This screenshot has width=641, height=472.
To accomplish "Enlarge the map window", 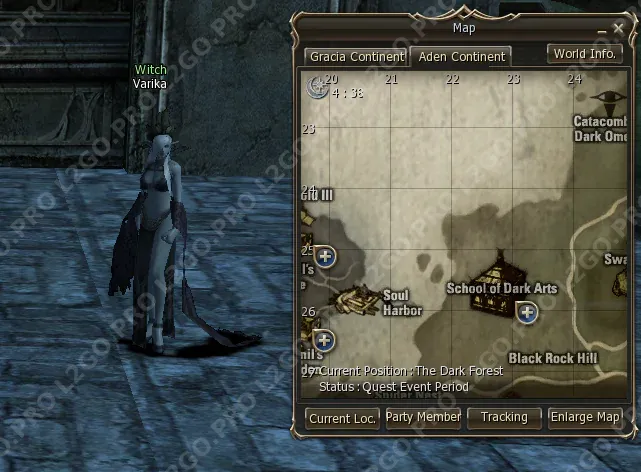I will click(586, 417).
